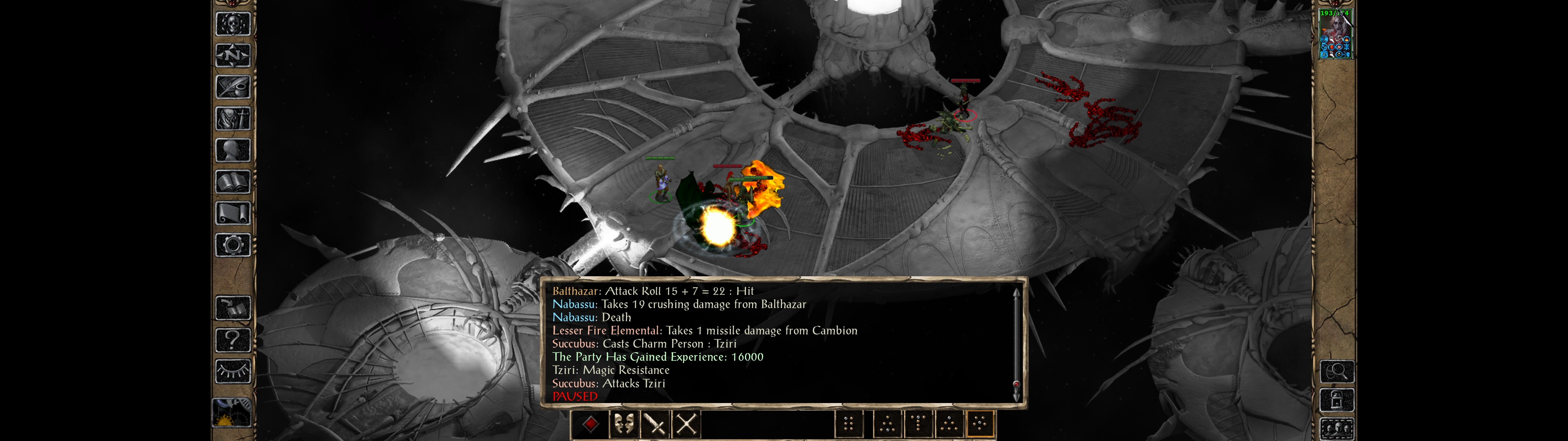Click the magnifying glass zoom button

(1337, 371)
